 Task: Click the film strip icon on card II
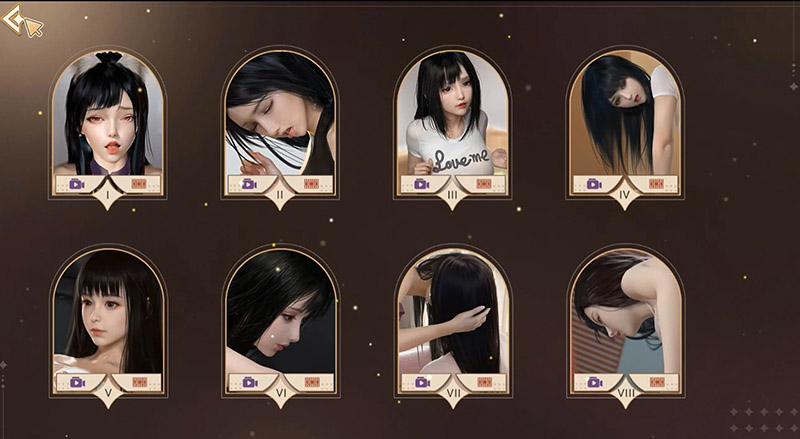tap(312, 184)
